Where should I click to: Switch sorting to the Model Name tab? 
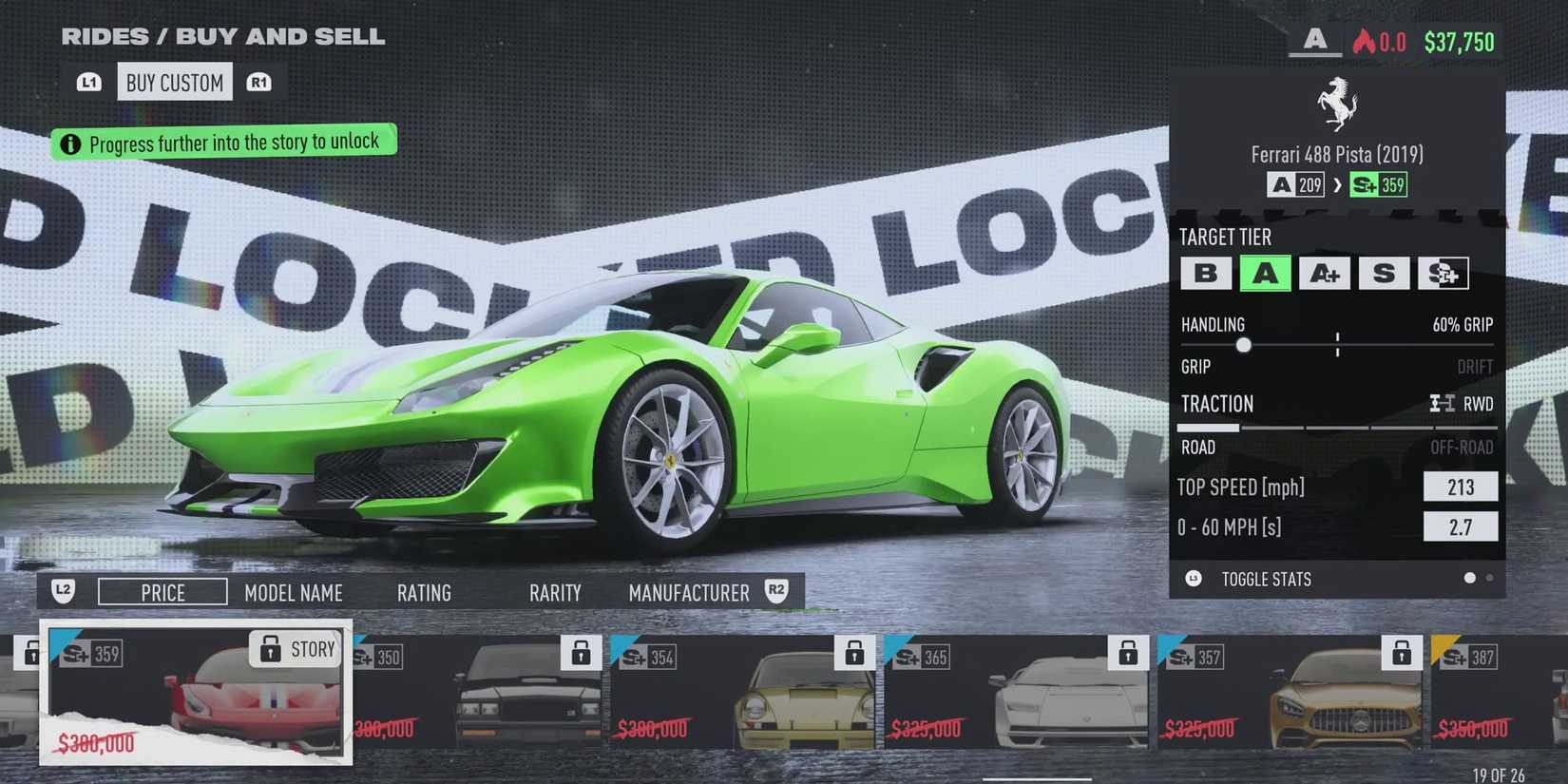(x=294, y=592)
